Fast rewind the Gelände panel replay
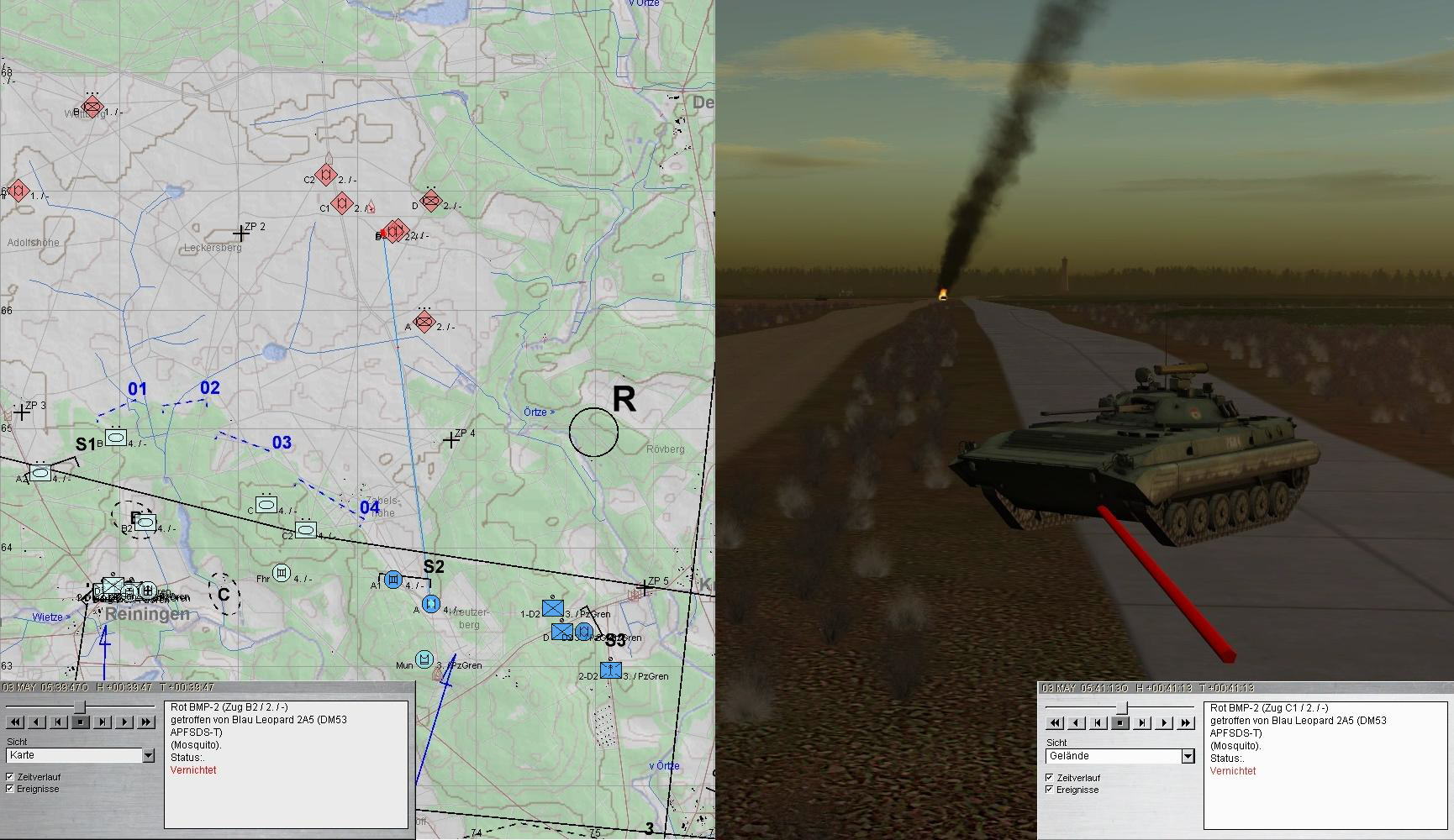This screenshot has height=840, width=1454. click(1055, 722)
